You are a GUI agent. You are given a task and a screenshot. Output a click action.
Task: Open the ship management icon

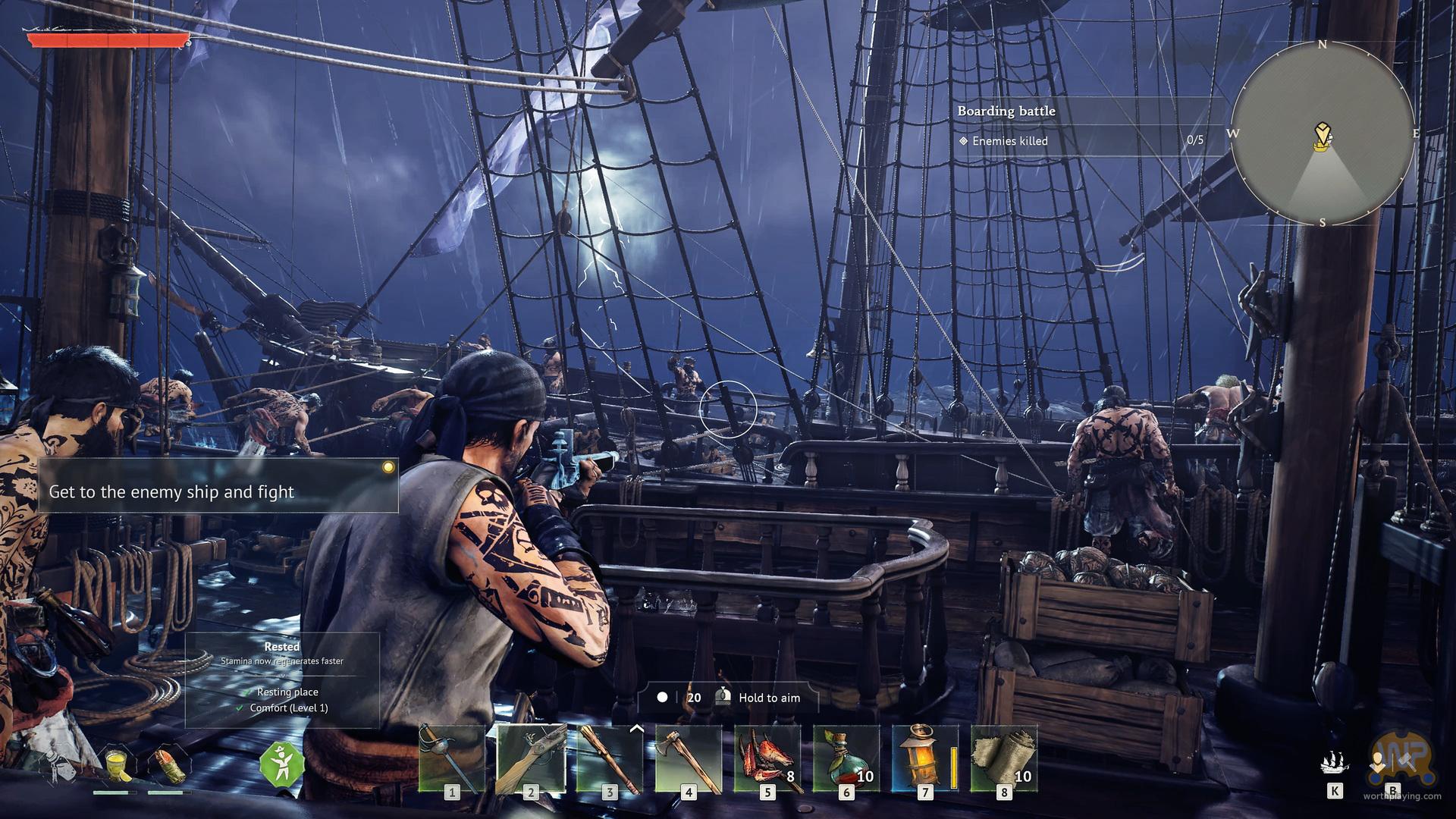point(1335,764)
